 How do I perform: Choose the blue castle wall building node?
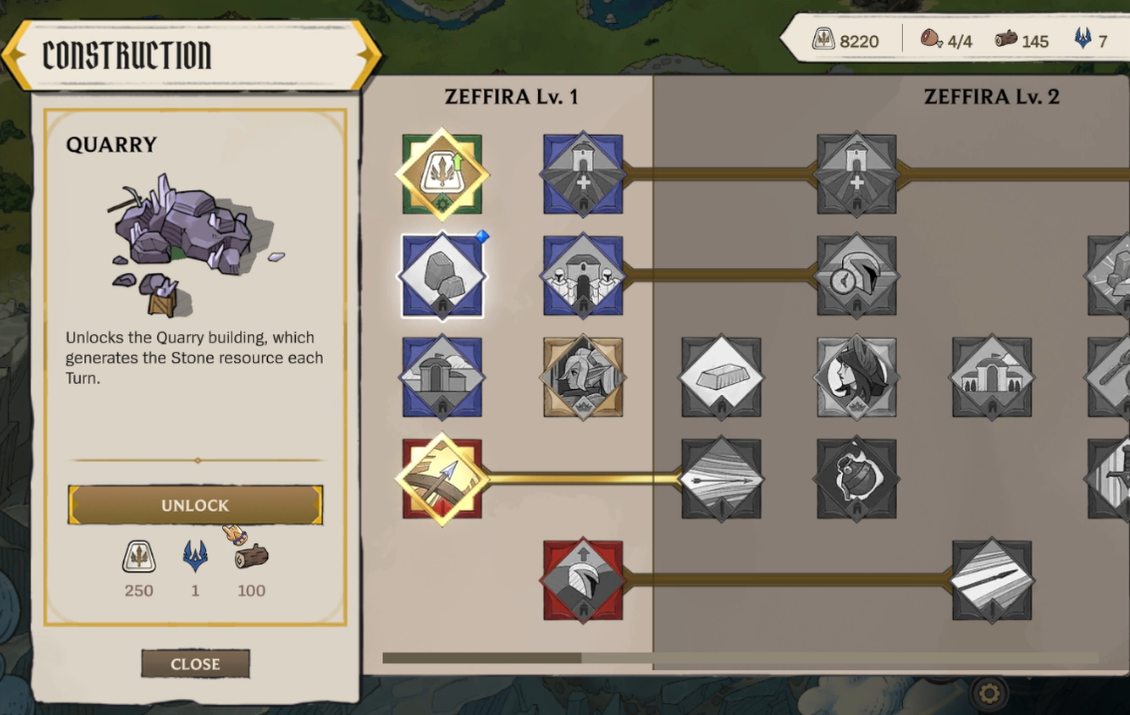point(582,275)
